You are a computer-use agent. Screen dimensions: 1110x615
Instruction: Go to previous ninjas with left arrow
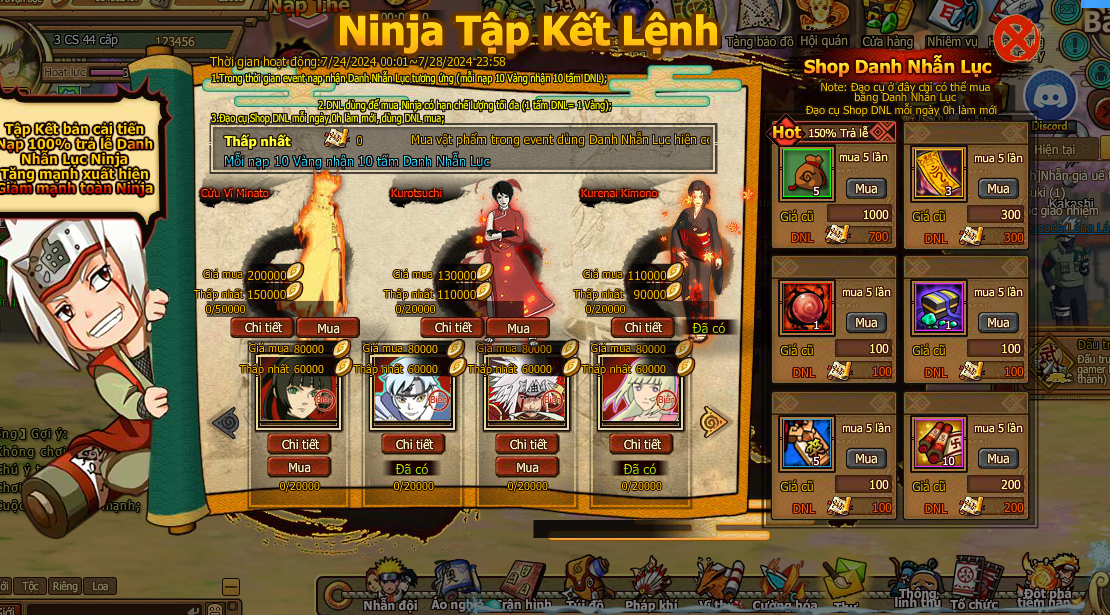pyautogui.click(x=225, y=421)
